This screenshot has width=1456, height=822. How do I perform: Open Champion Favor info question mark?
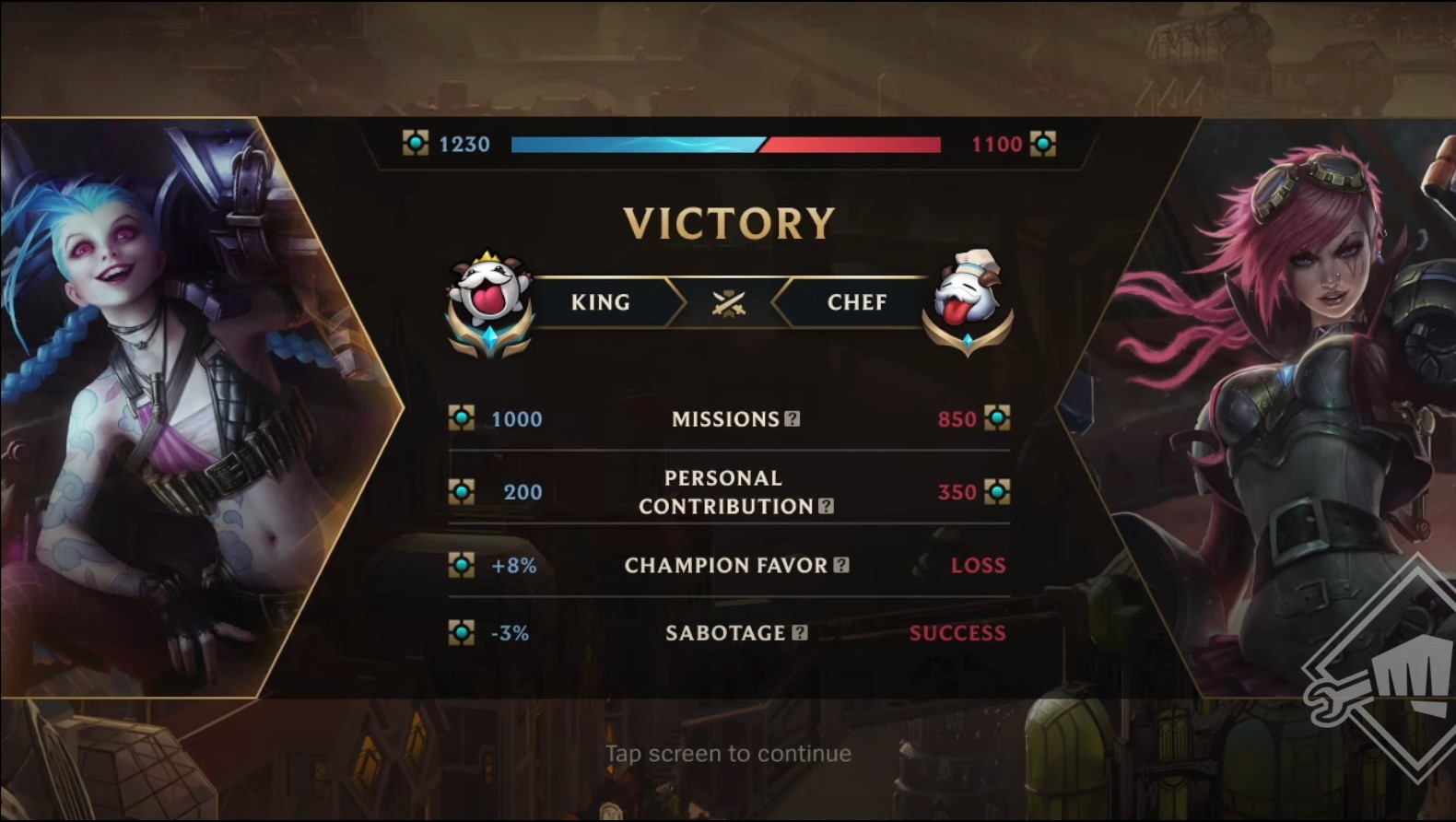tap(841, 565)
